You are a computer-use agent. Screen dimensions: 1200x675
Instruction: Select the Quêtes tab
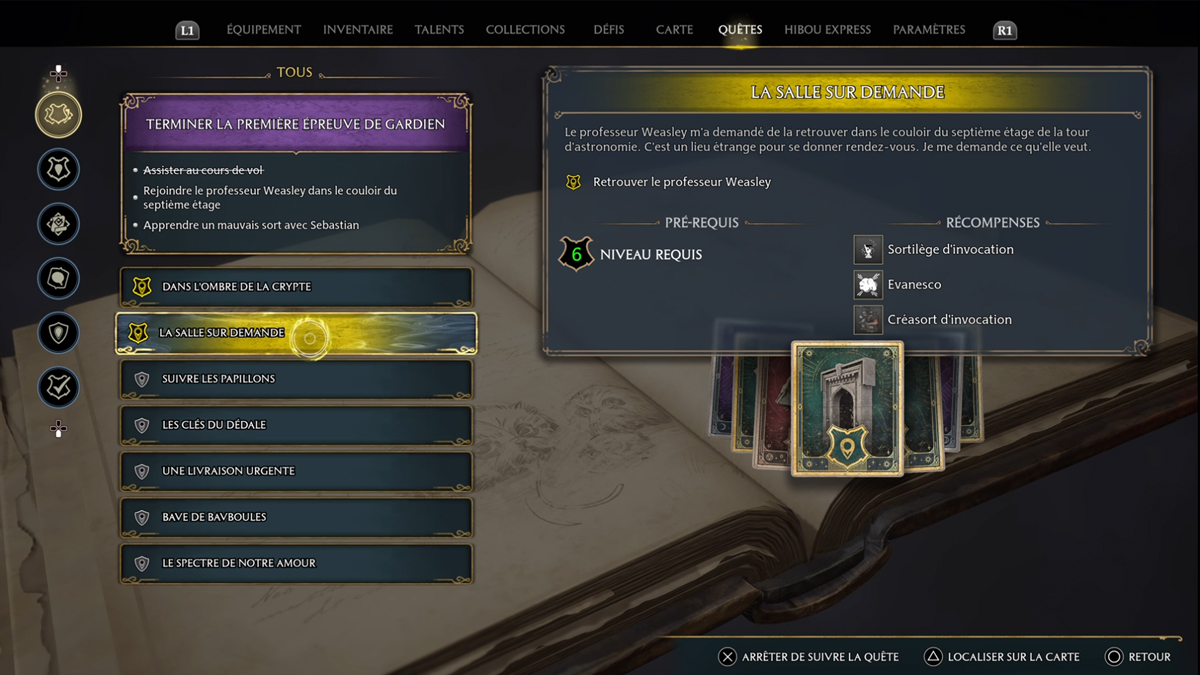(x=740, y=30)
